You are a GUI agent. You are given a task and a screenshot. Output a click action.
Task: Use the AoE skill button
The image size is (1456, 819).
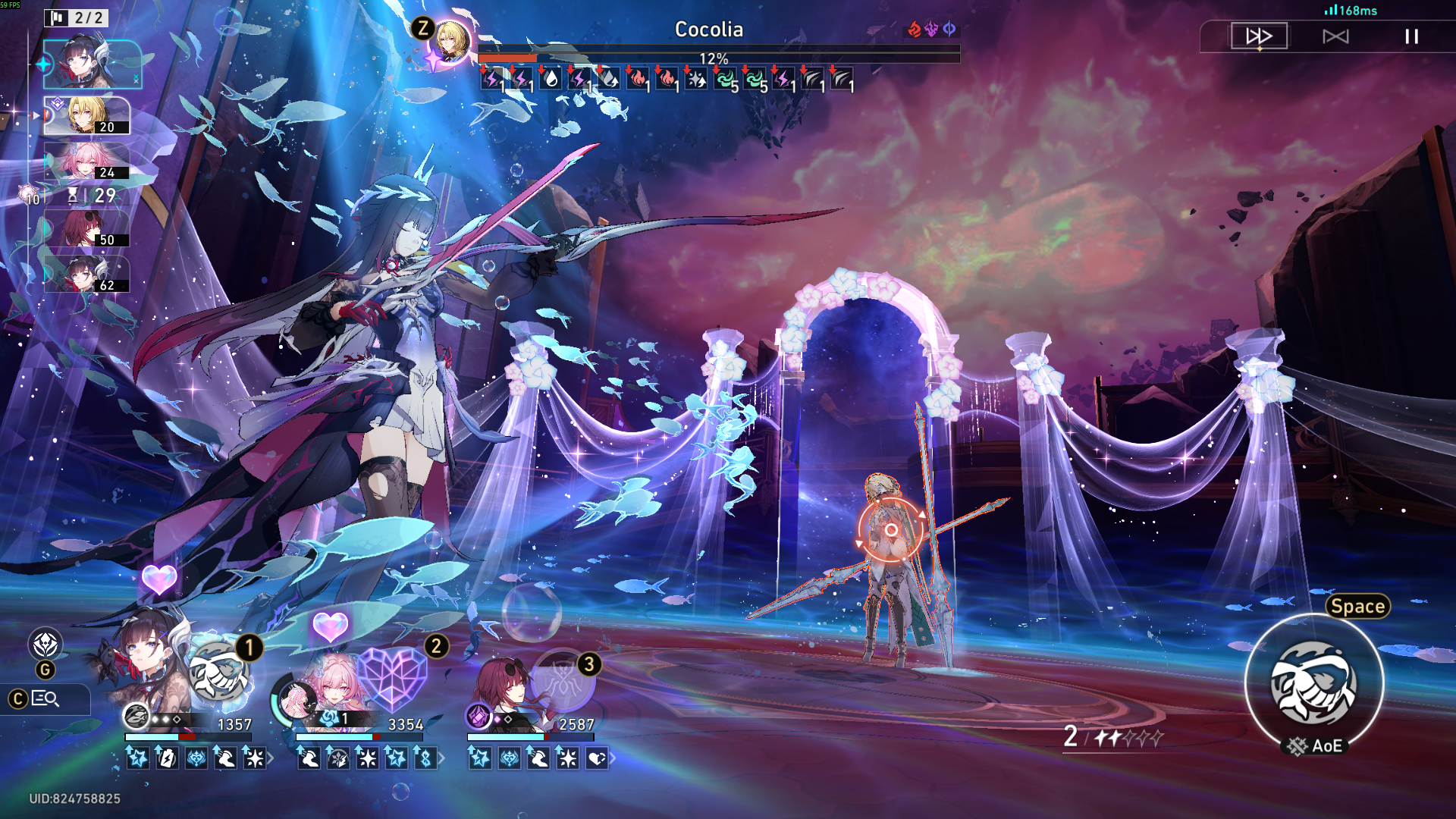coord(1314,682)
